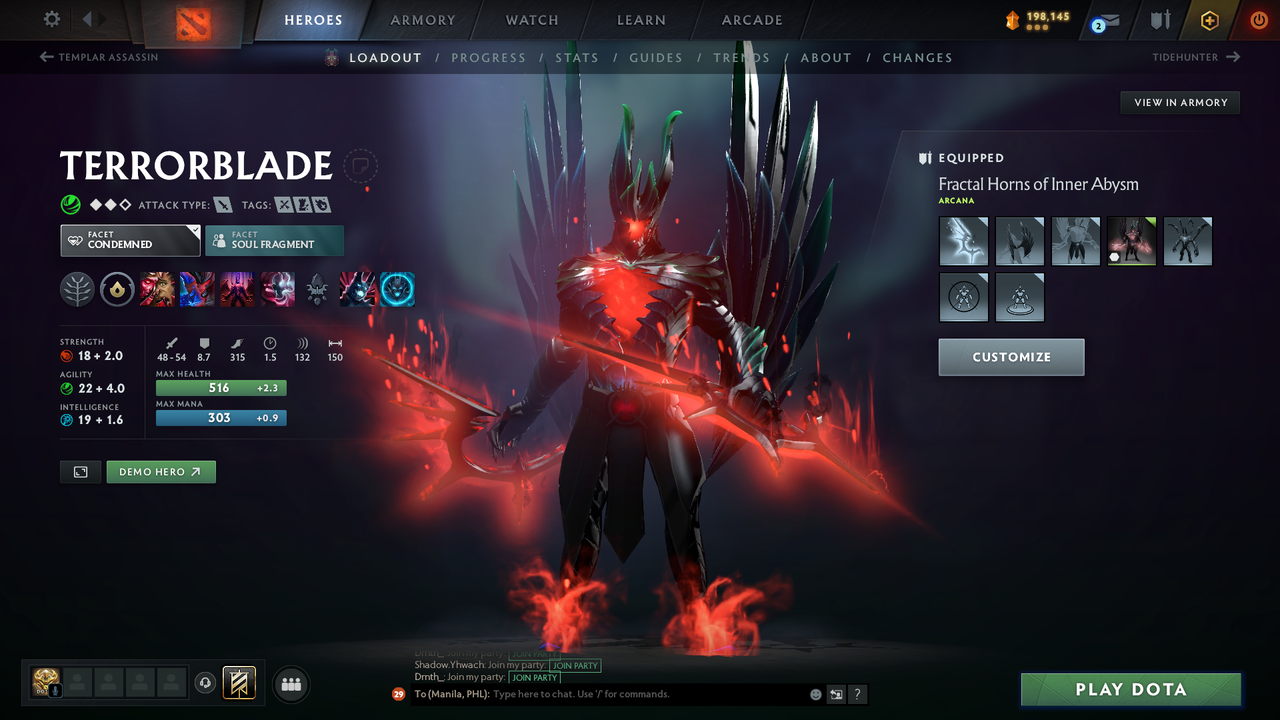Image resolution: width=1280 pixels, height=720 pixels.
Task: Select the Soul Fragment facet
Action: tap(274, 240)
